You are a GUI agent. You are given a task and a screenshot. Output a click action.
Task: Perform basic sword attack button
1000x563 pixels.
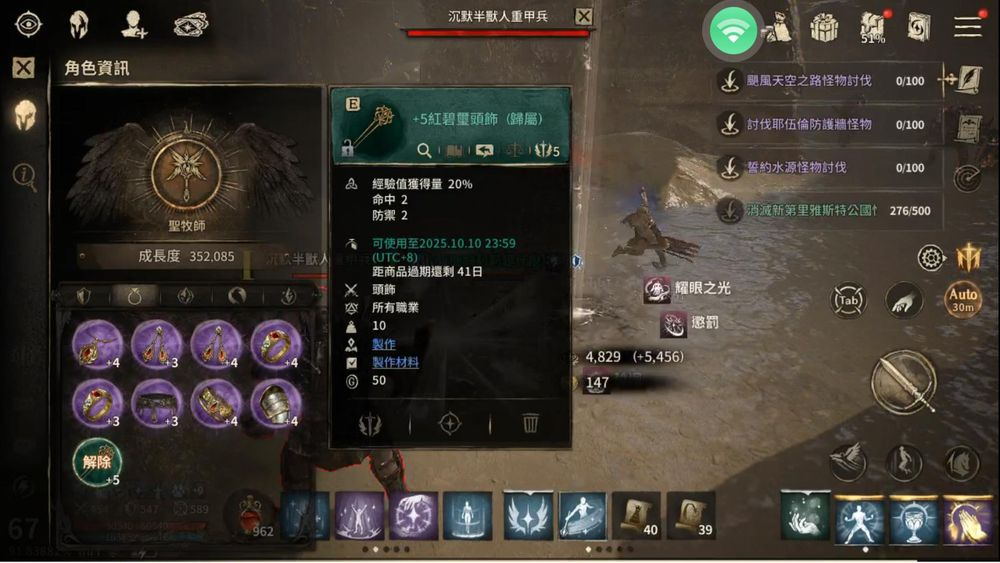coord(903,381)
